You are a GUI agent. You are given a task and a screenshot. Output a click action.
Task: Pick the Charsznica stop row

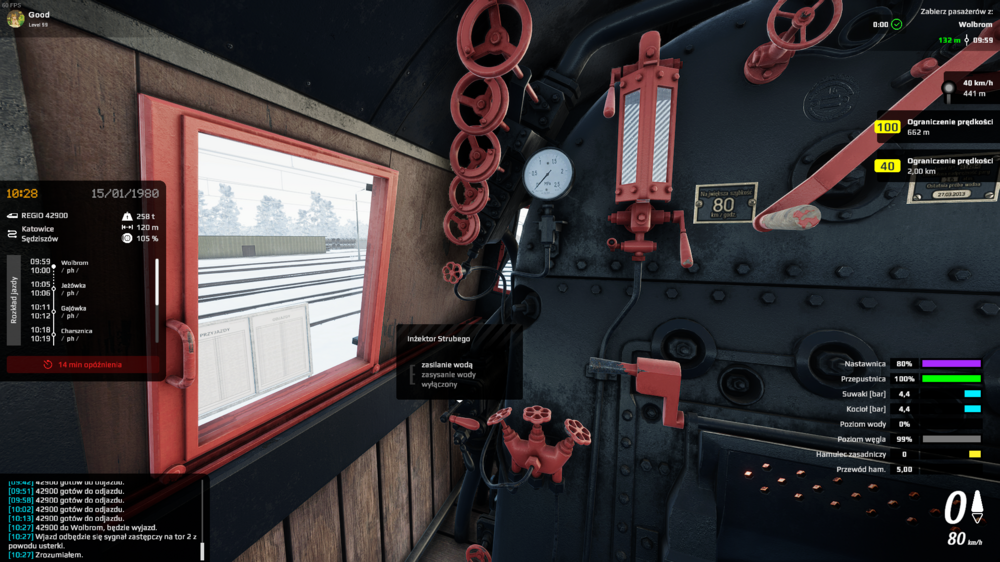pos(74,334)
